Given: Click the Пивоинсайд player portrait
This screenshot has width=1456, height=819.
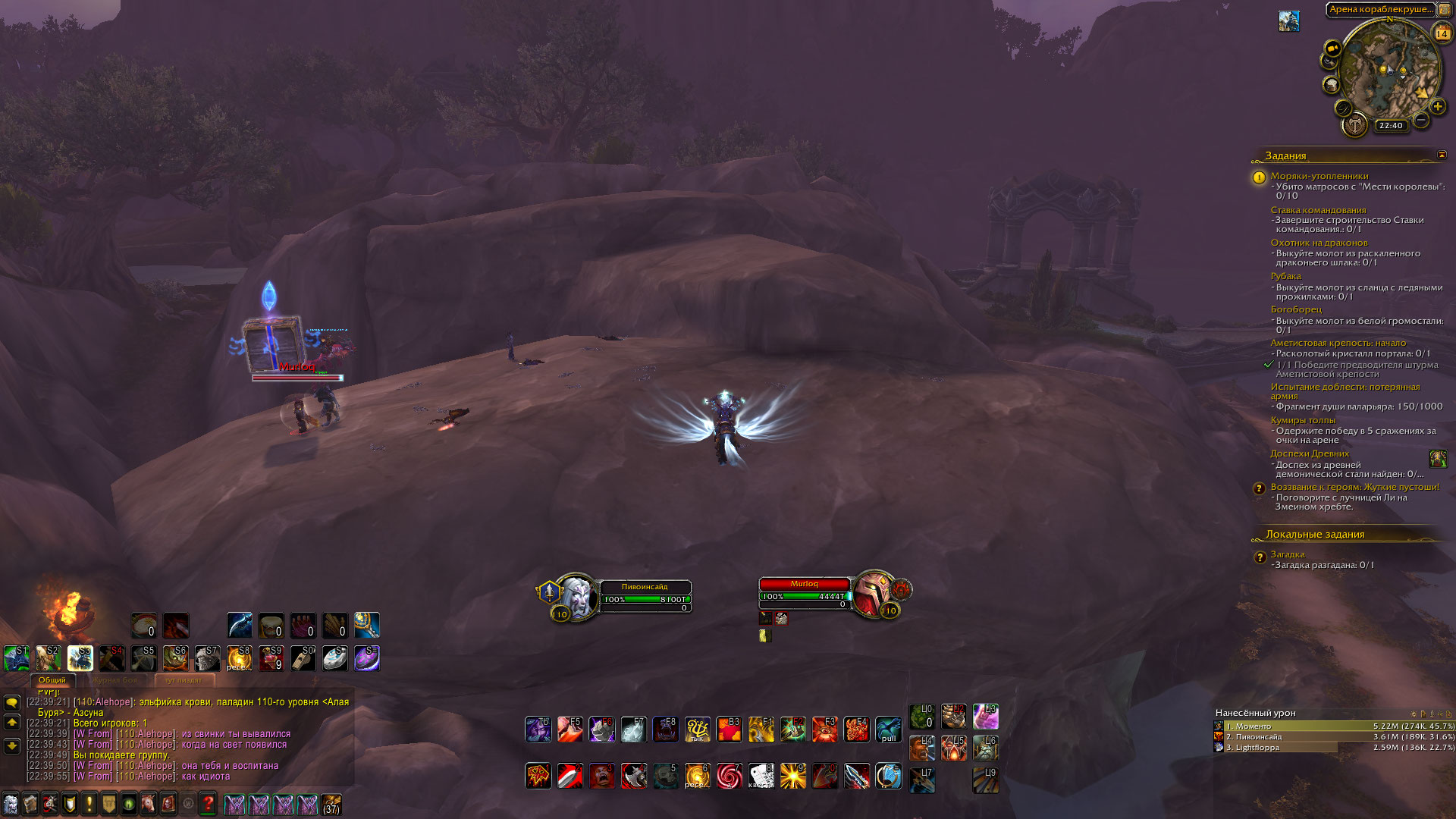Looking at the screenshot, I should coord(576,596).
